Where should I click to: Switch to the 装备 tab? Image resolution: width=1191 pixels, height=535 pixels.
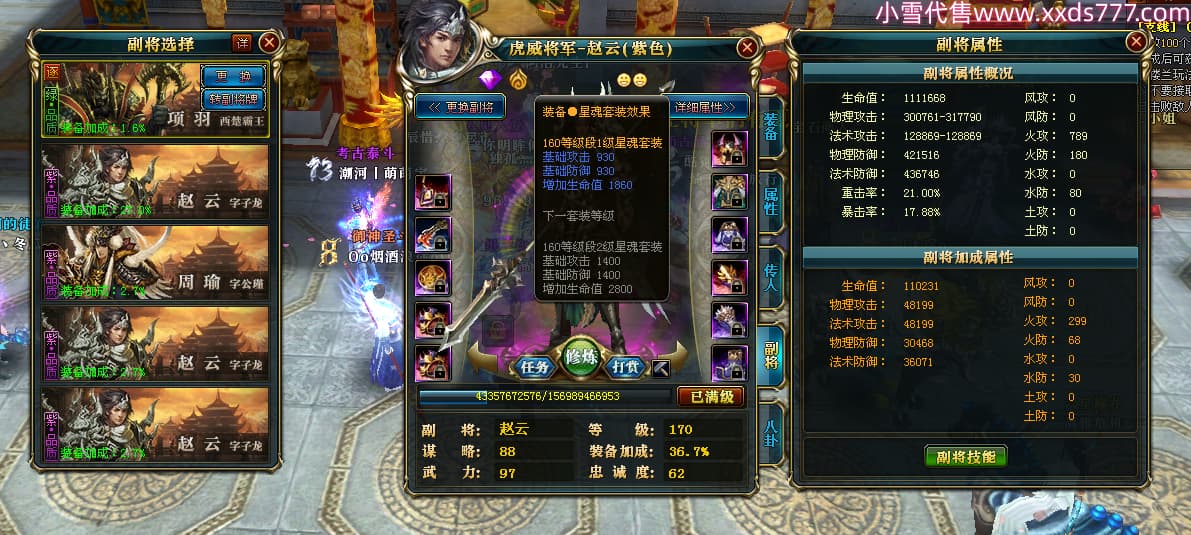(x=771, y=128)
